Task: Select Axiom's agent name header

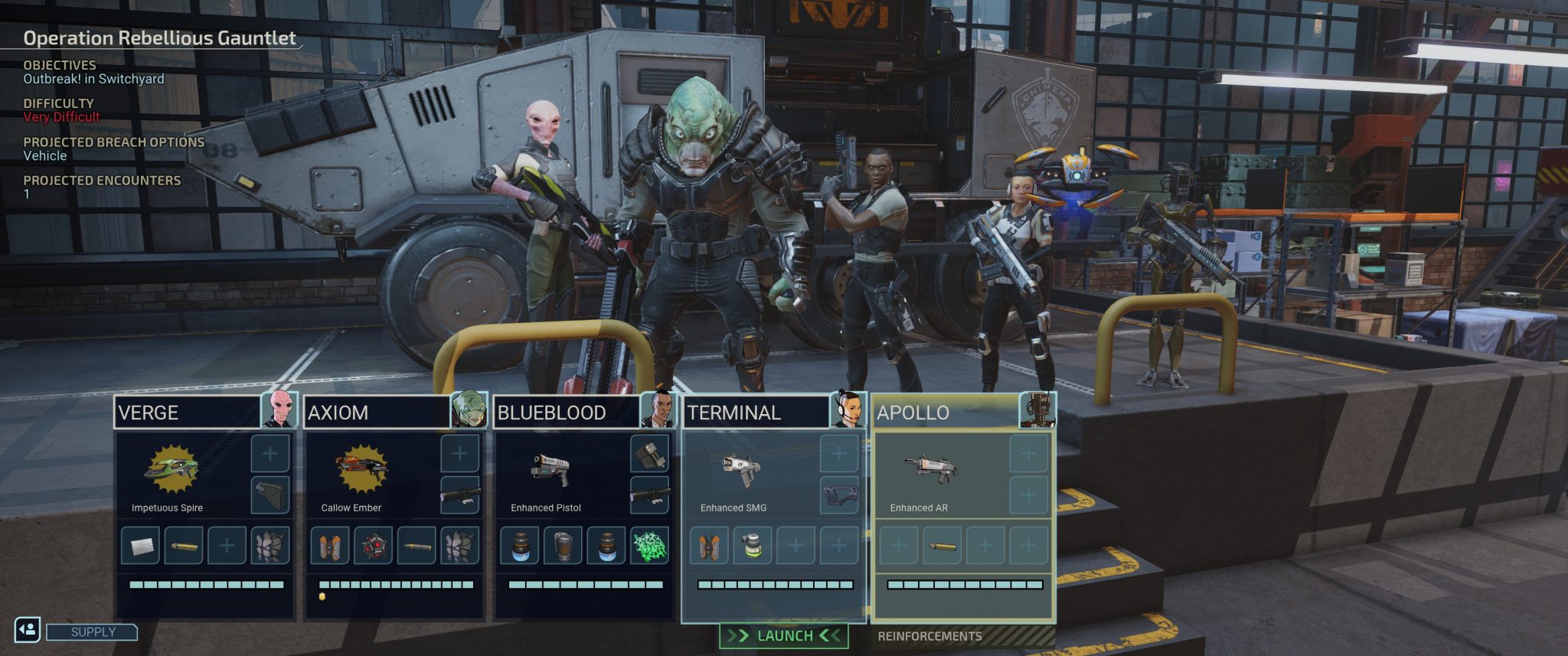Action: [x=377, y=413]
